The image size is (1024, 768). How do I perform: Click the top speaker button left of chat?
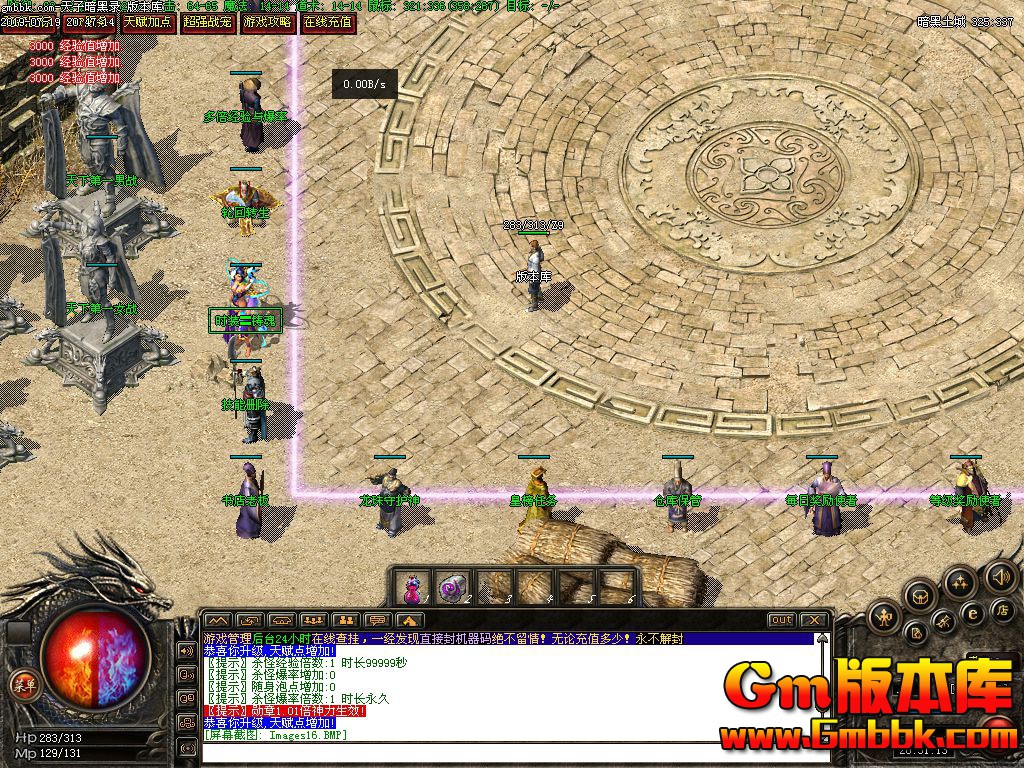tap(186, 650)
